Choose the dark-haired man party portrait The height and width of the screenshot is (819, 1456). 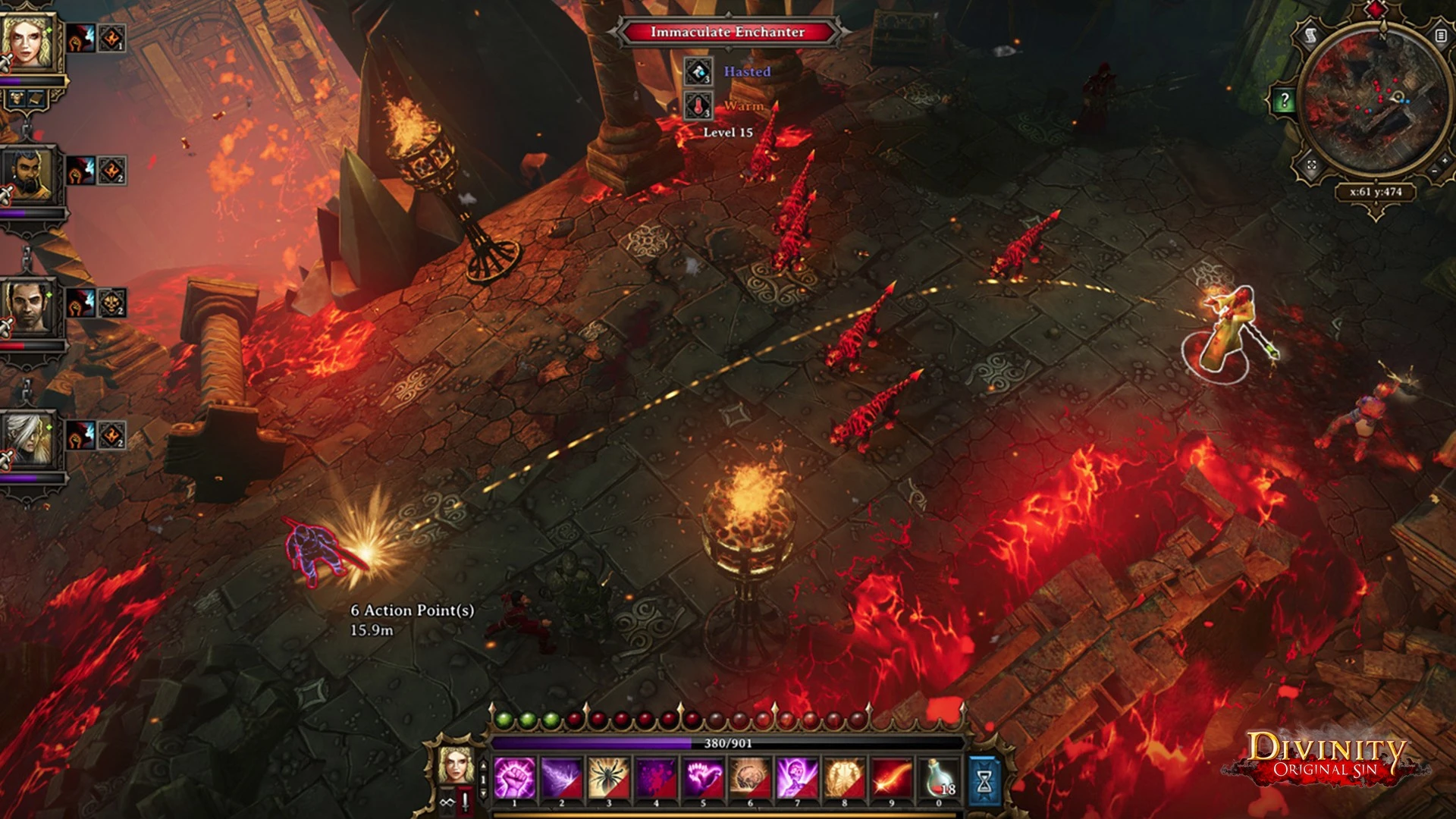point(27,307)
